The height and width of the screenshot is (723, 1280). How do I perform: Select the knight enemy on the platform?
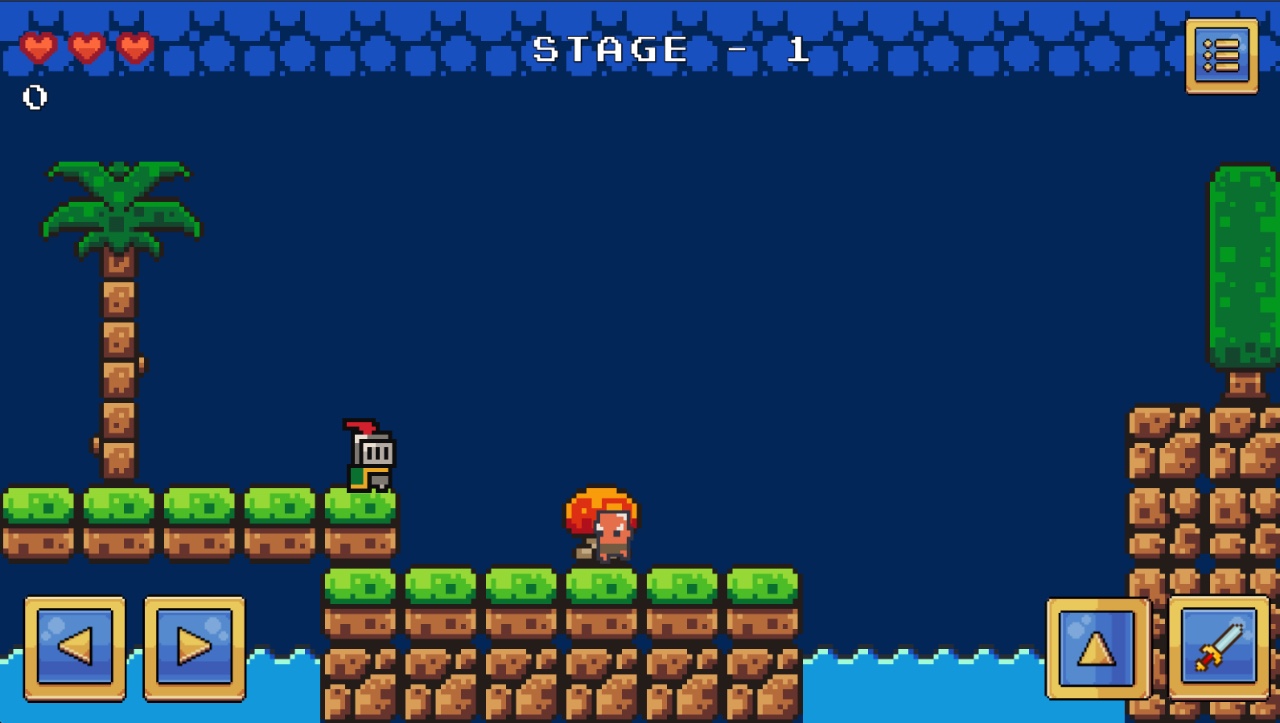(x=369, y=455)
